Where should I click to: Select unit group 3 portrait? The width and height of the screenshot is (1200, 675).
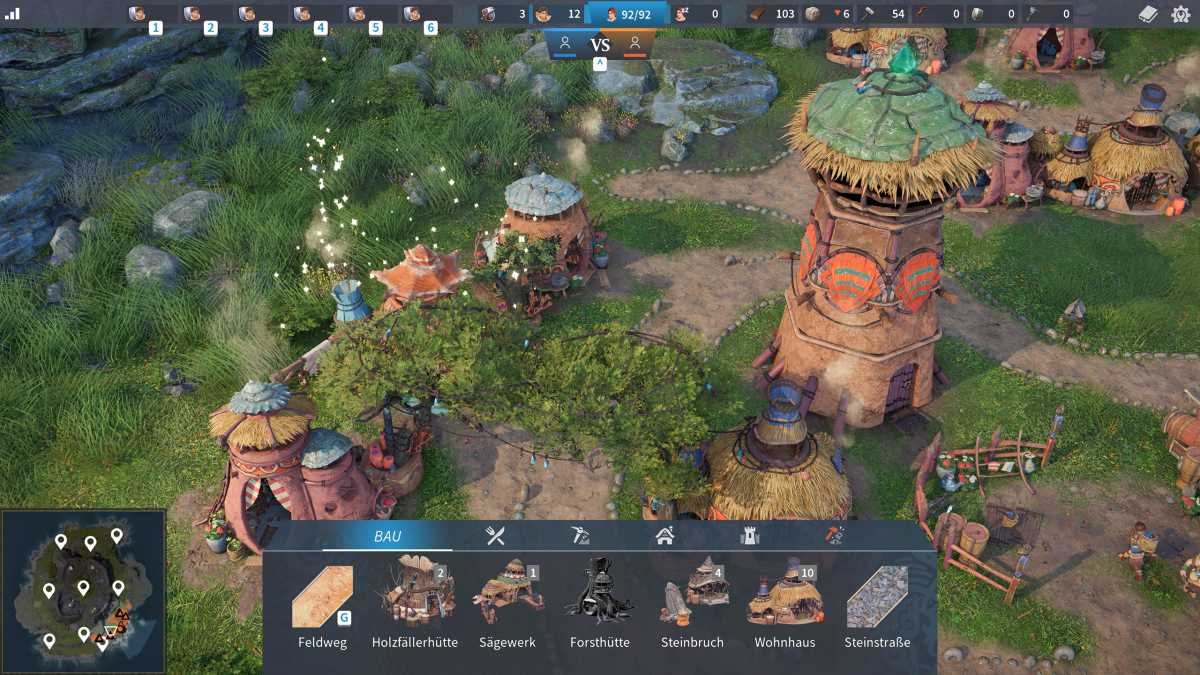pos(249,15)
